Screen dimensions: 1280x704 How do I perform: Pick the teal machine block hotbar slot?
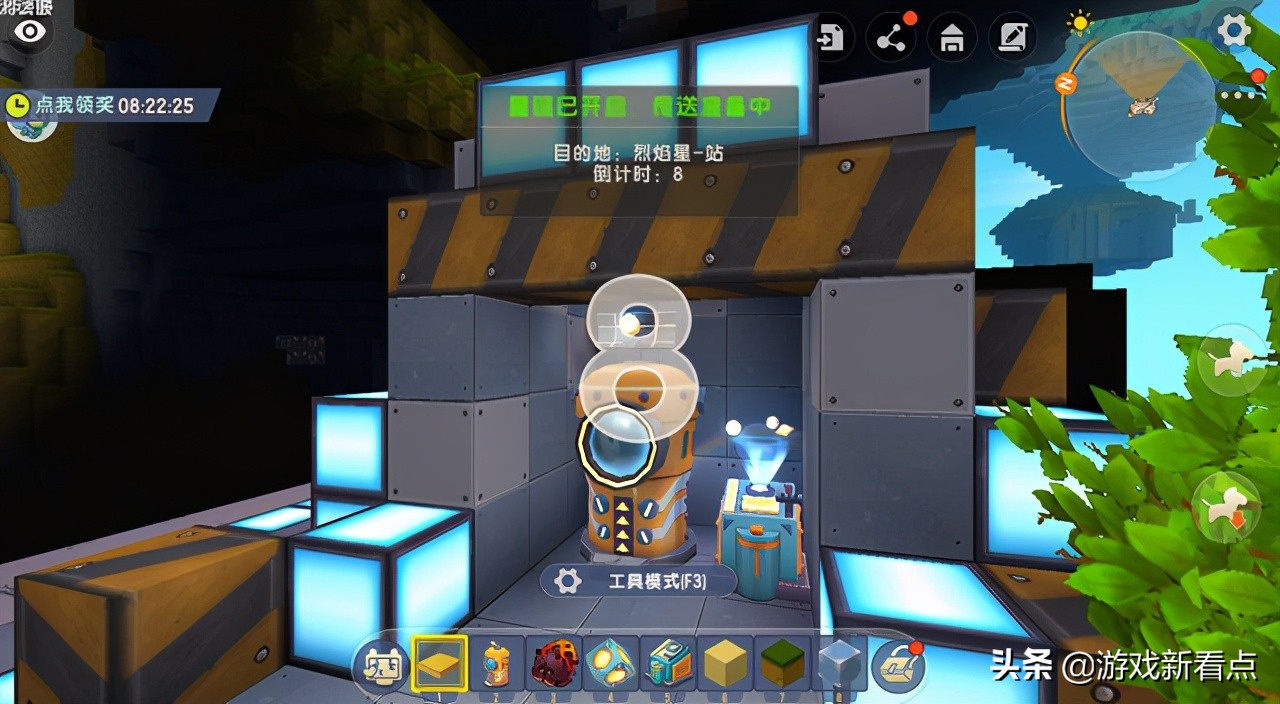[x=668, y=664]
